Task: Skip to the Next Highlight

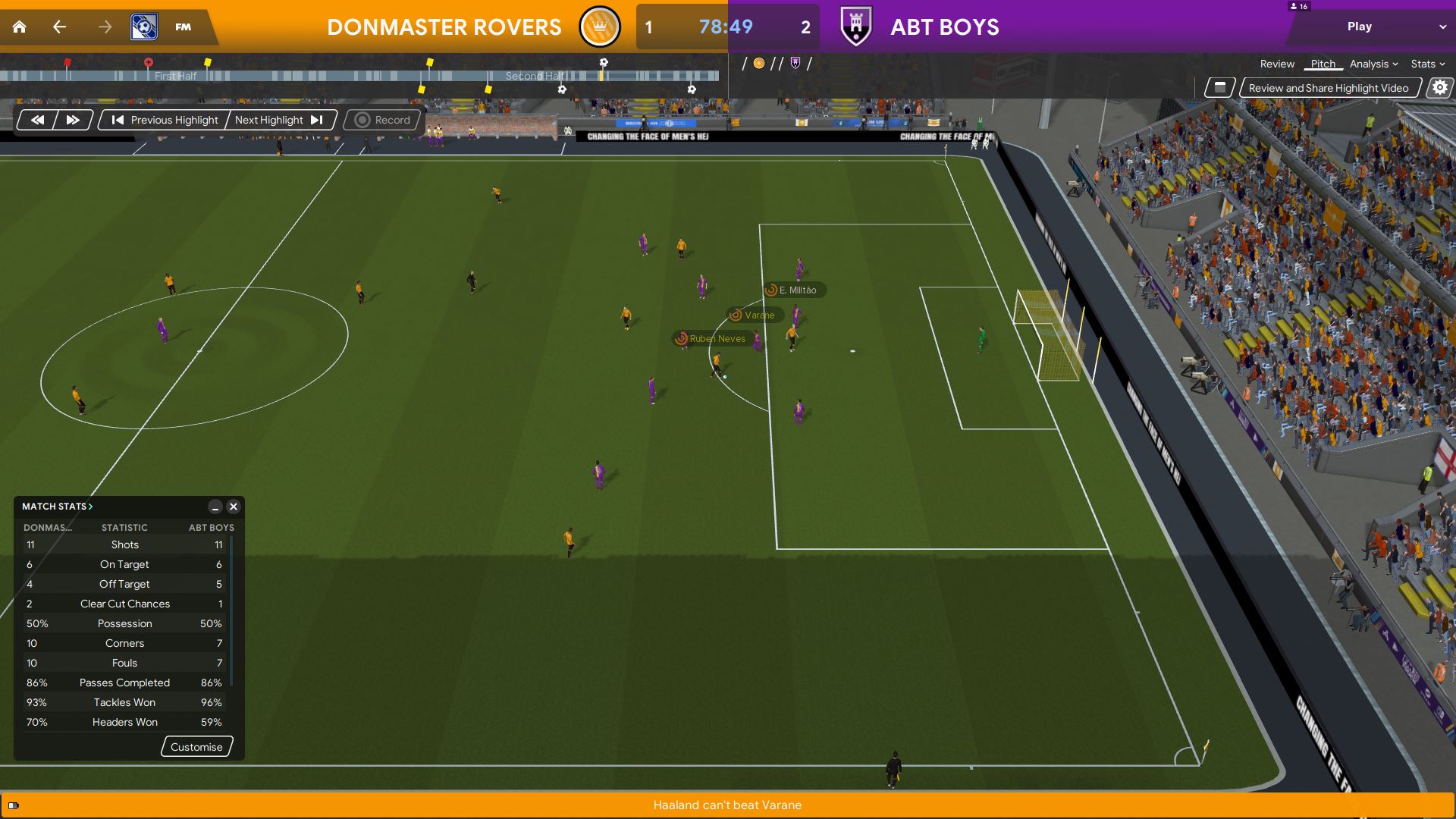Action: (x=278, y=120)
